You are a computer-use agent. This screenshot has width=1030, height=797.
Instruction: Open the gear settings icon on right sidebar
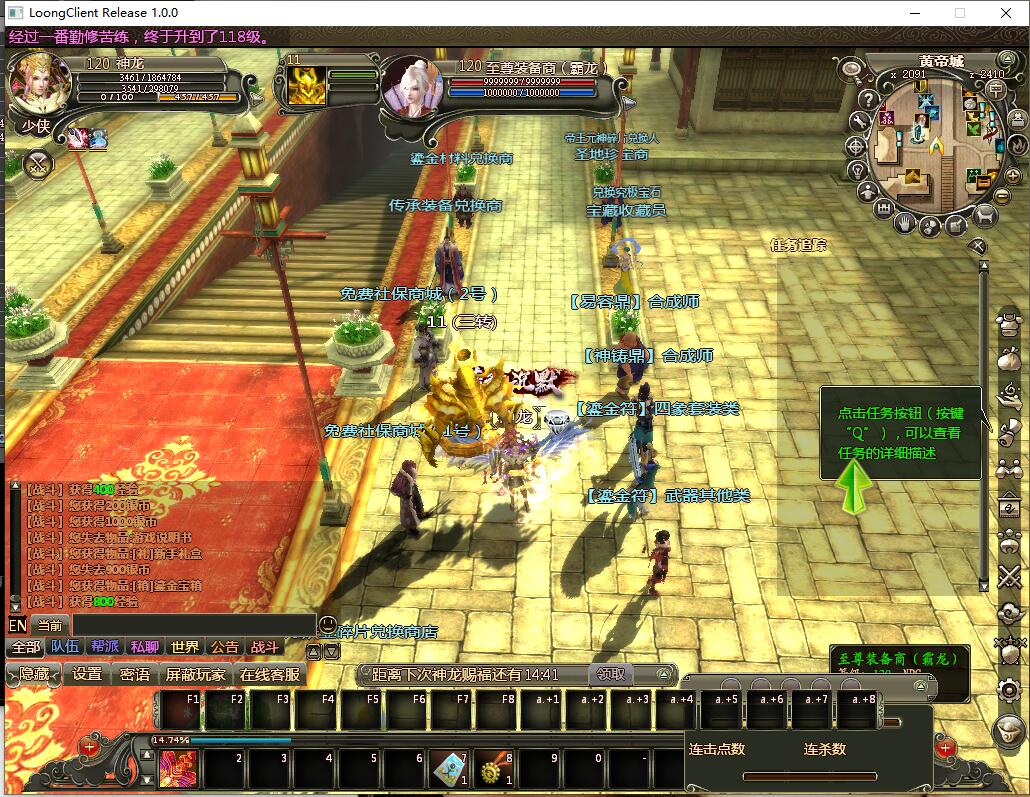(x=1009, y=689)
